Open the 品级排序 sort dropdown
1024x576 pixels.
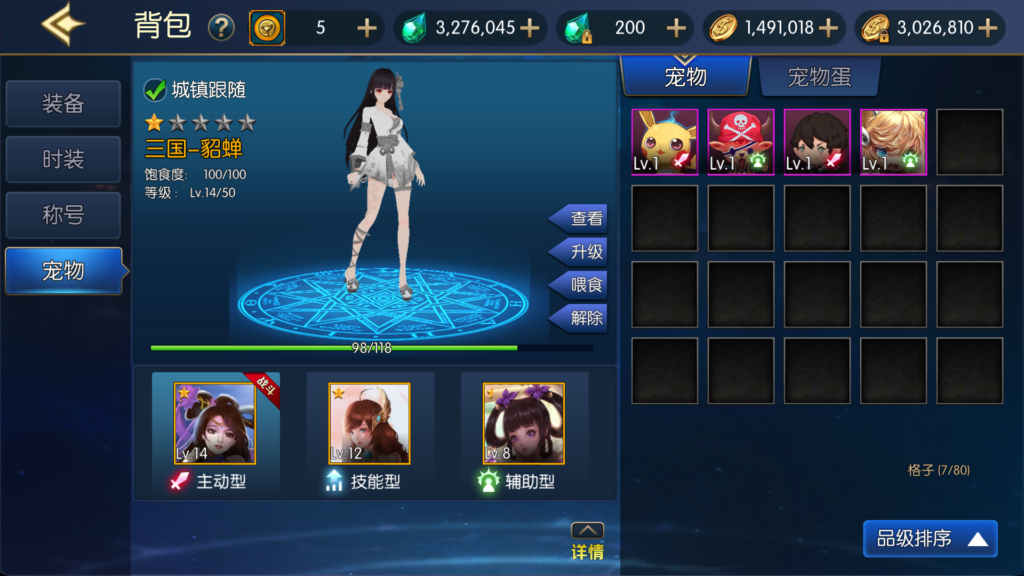coord(930,539)
